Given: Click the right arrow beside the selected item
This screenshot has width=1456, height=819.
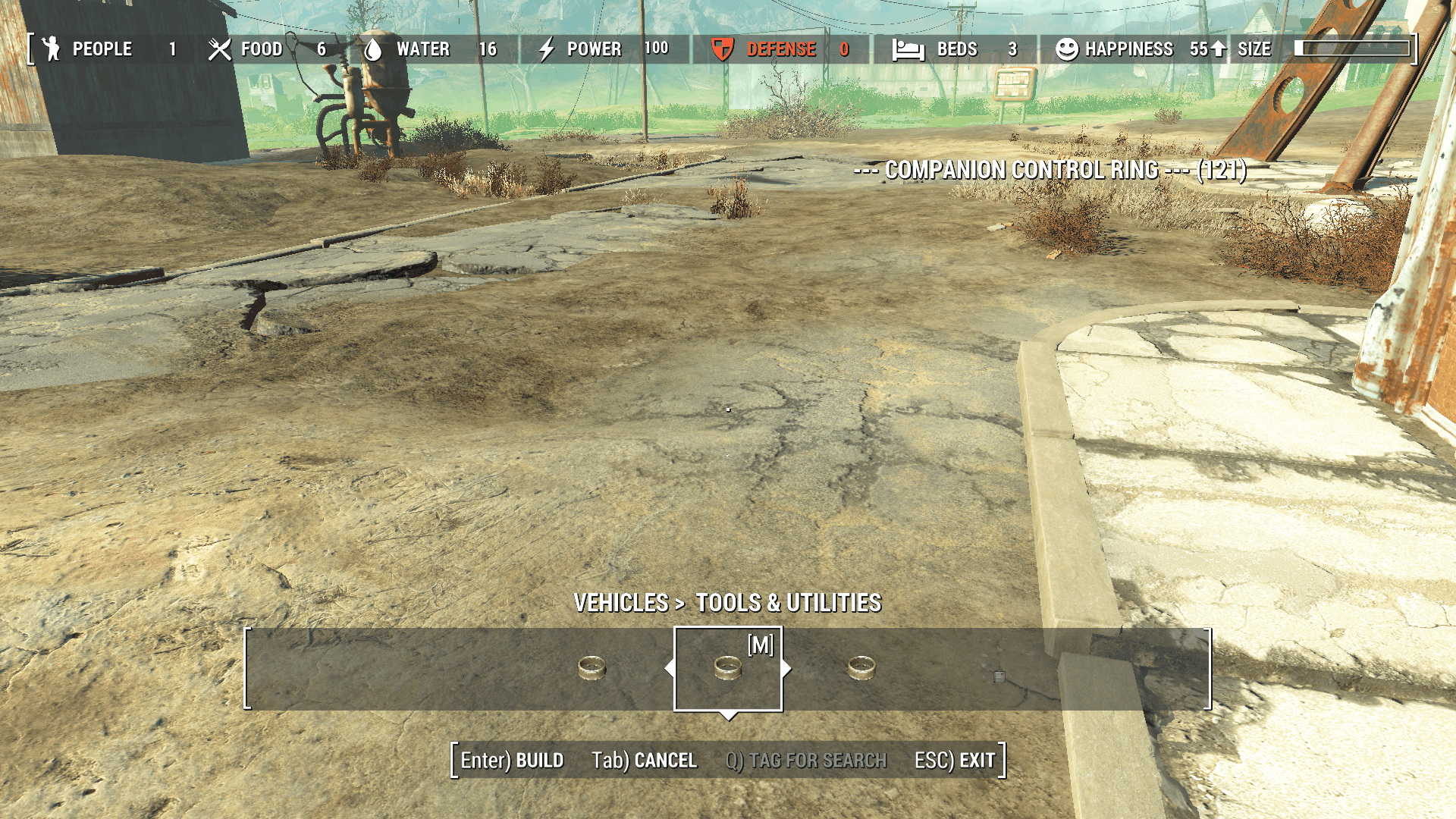Looking at the screenshot, I should [786, 669].
